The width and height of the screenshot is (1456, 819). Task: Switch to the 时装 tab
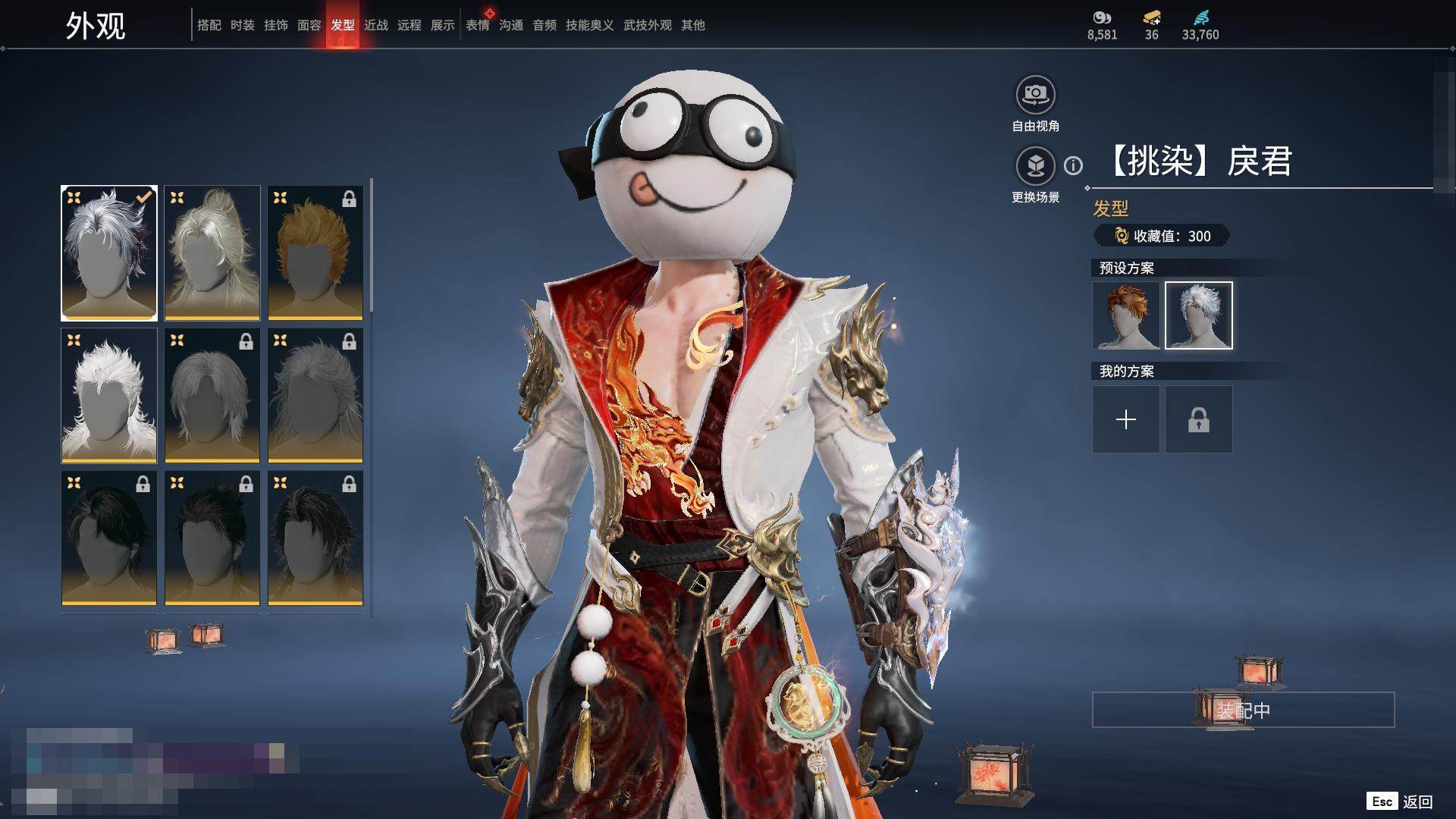coord(242,25)
